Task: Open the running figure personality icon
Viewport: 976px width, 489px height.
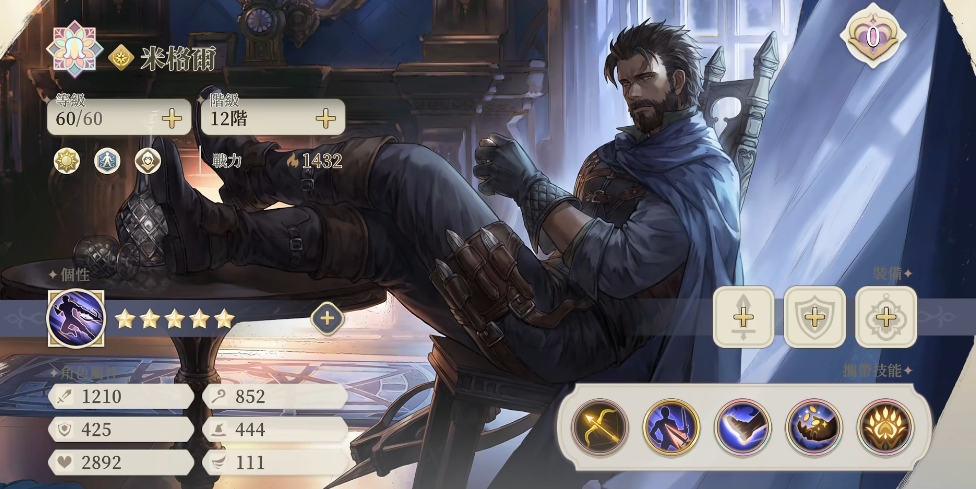Action: (x=76, y=318)
